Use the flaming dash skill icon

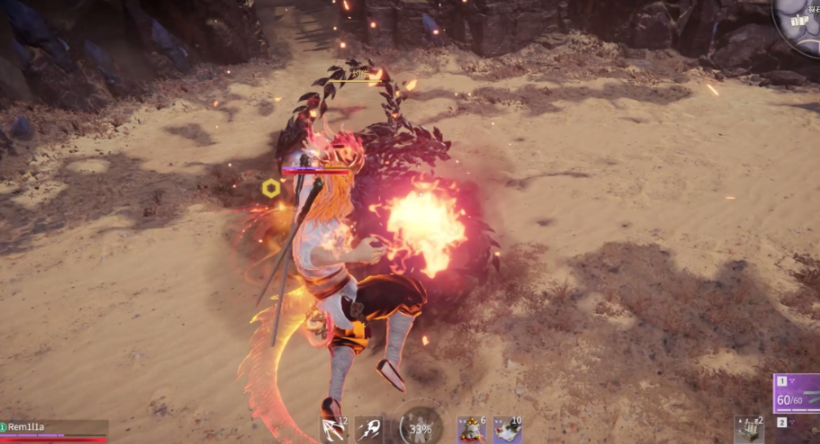[370, 430]
